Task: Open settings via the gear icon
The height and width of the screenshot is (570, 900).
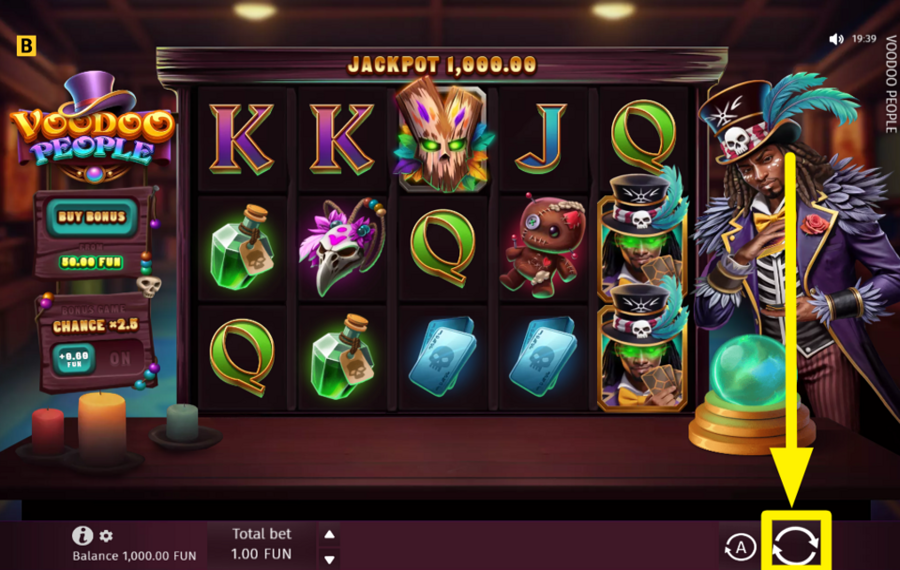Action: click(106, 536)
